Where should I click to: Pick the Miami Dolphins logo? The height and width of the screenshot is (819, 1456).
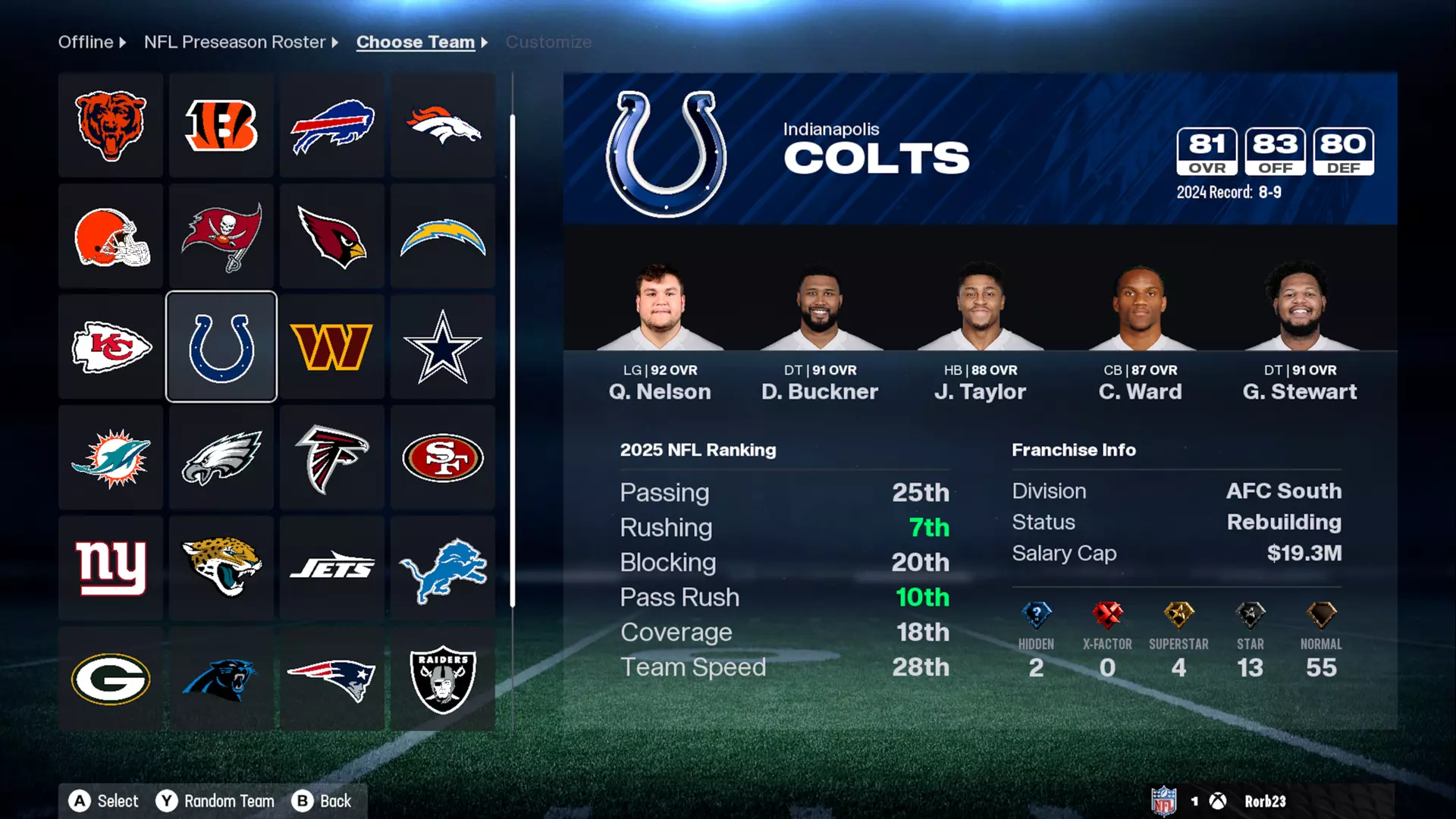pos(110,457)
